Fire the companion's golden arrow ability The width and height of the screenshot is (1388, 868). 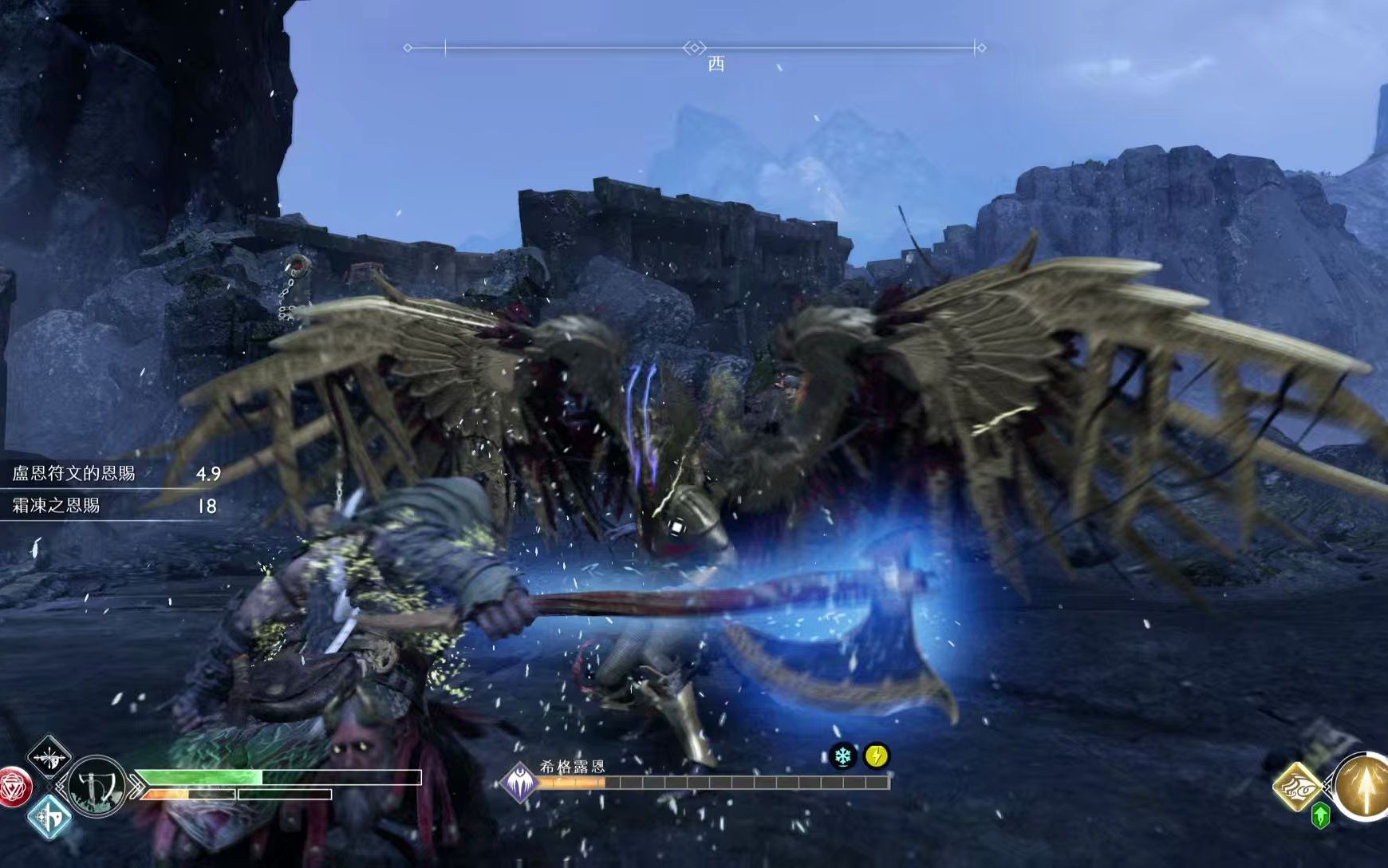pyautogui.click(x=1362, y=787)
